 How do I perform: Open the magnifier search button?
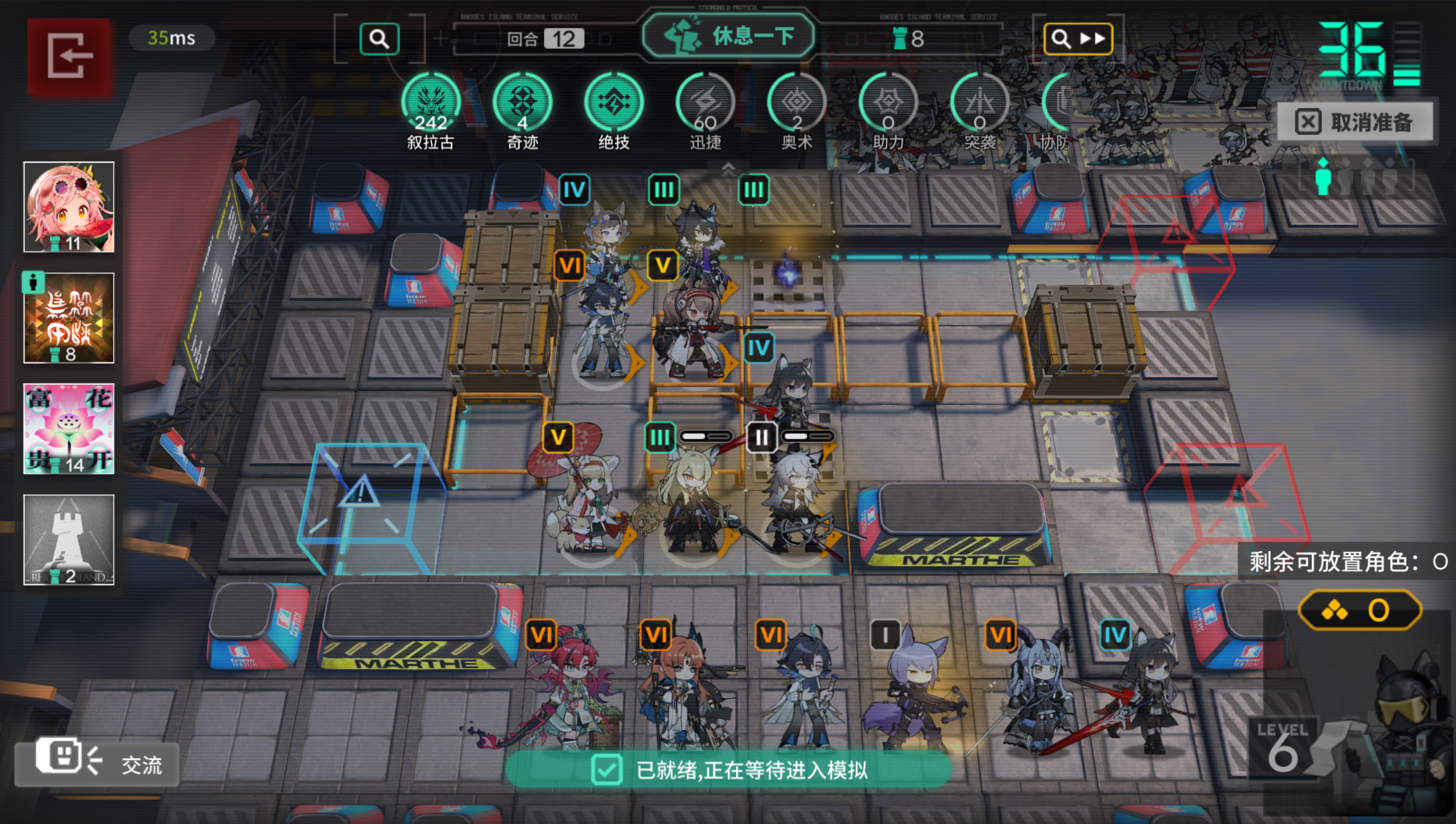point(379,39)
